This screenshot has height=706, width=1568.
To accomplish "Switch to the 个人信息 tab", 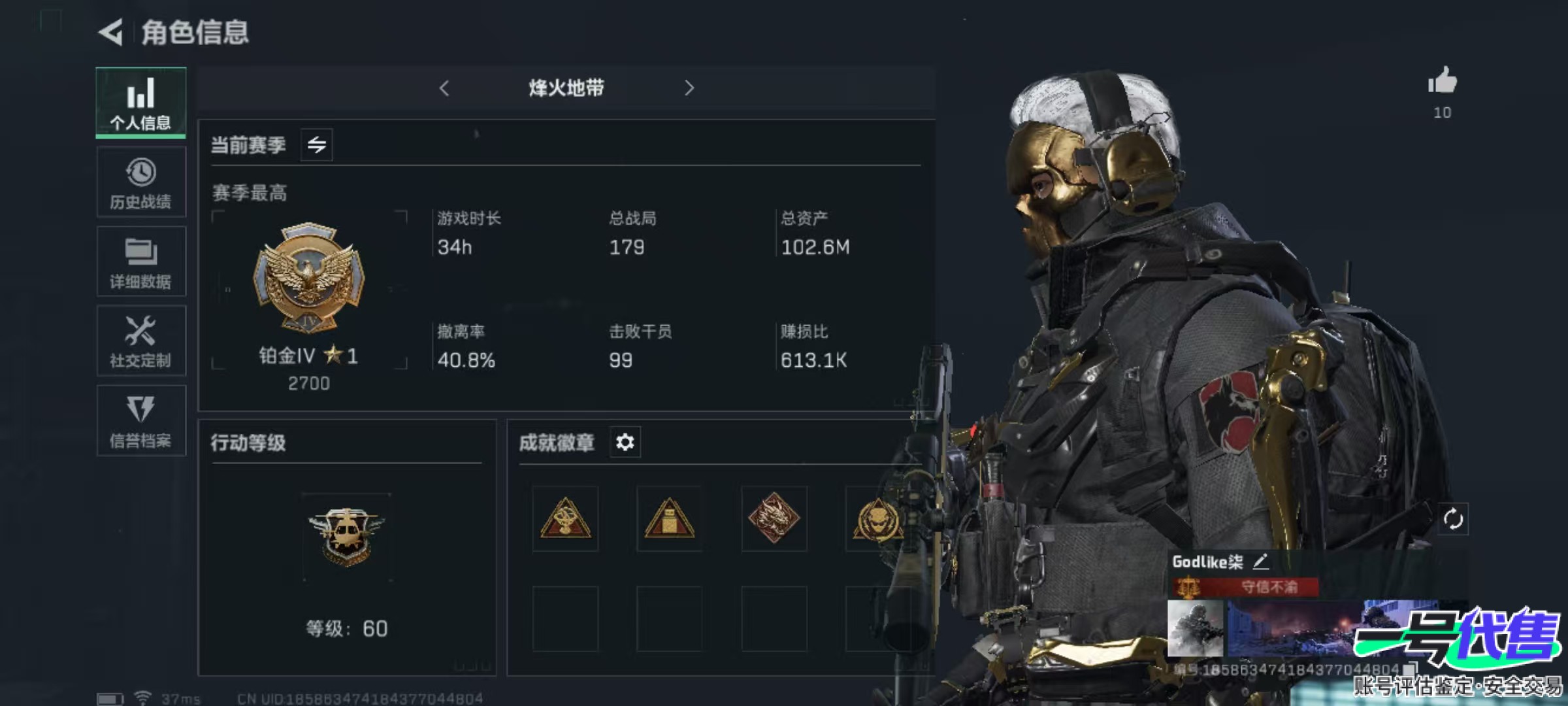I will tap(141, 103).
